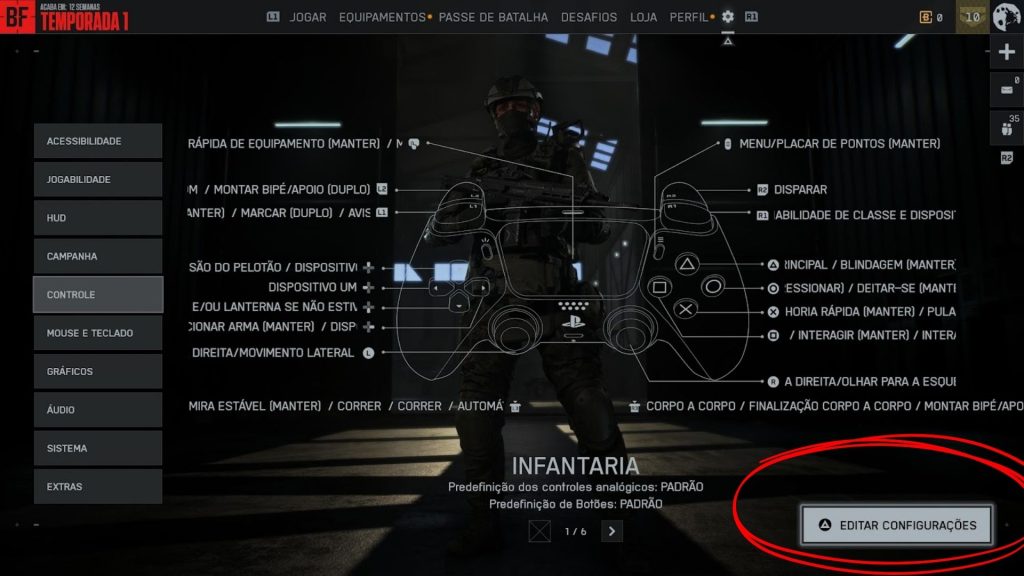Image resolution: width=1024 pixels, height=576 pixels.
Task: View the Desafios menu
Action: (589, 17)
